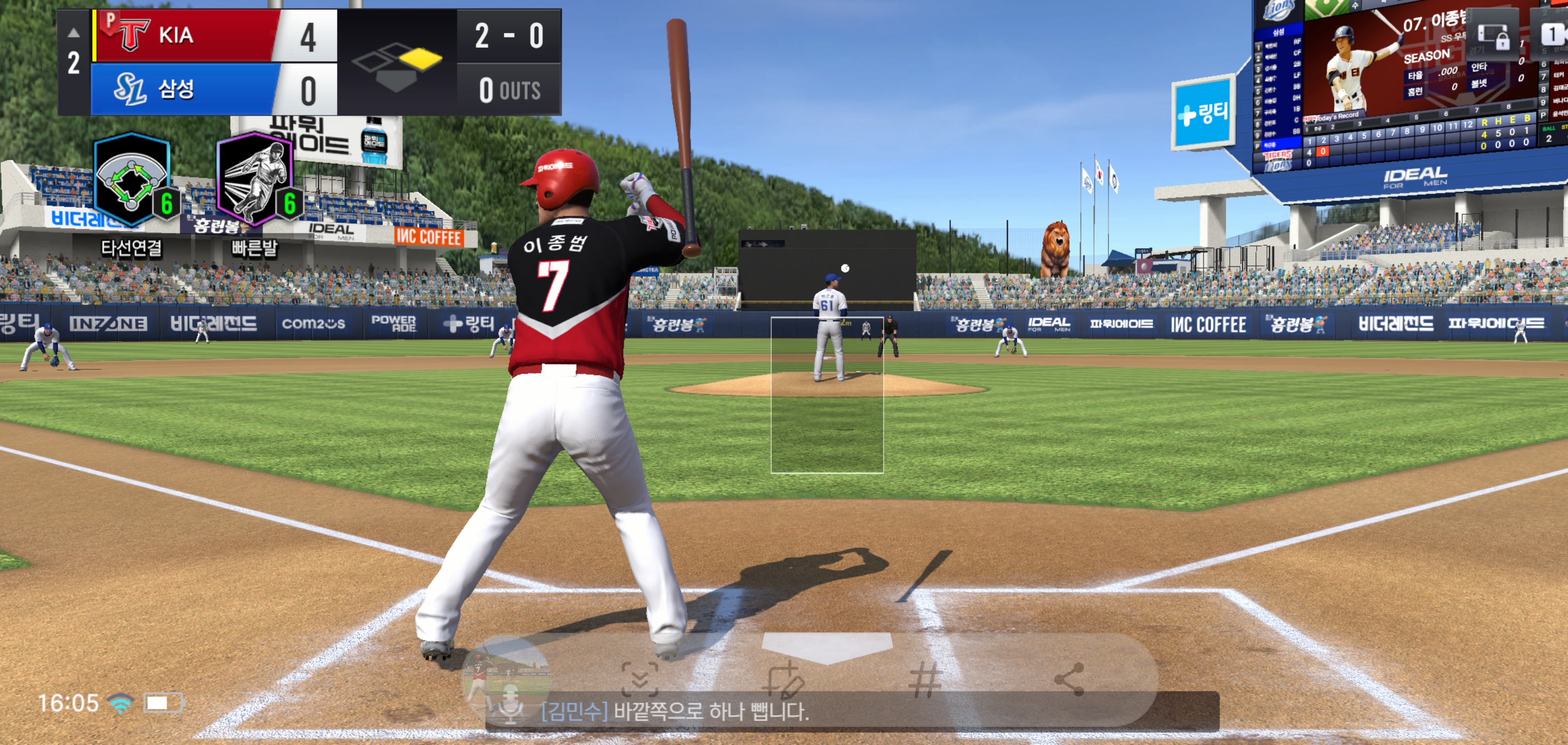Viewport: 1568px width, 745px height.
Task: Open the 타선연결 skill icon
Action: click(131, 180)
